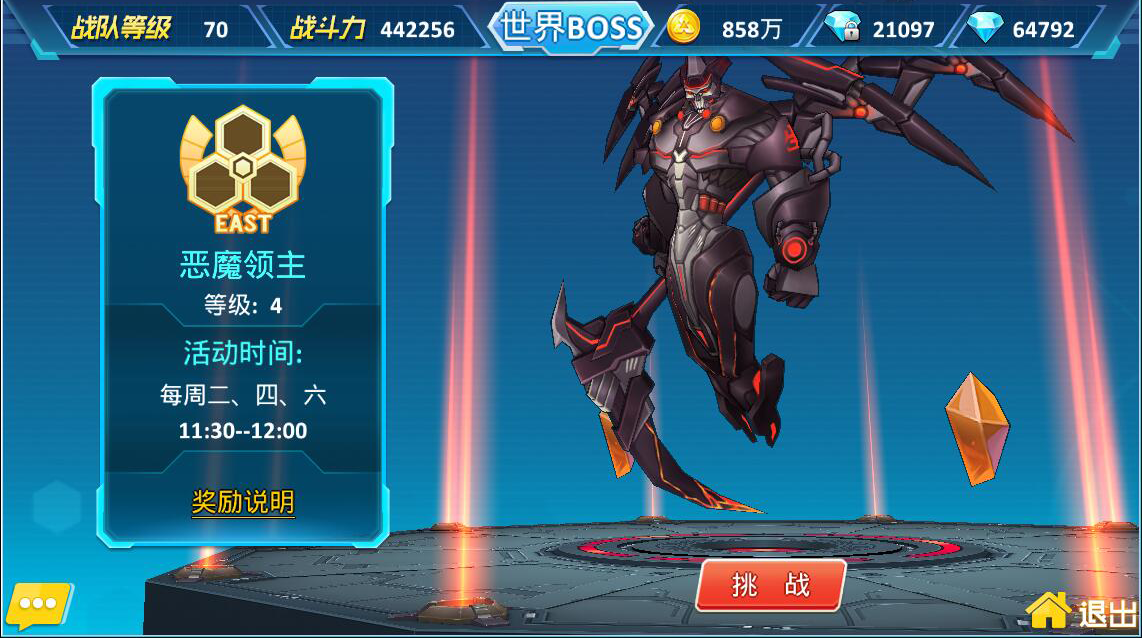Start the boss fight with the 挑战 button
The image size is (1142, 638).
point(771,585)
